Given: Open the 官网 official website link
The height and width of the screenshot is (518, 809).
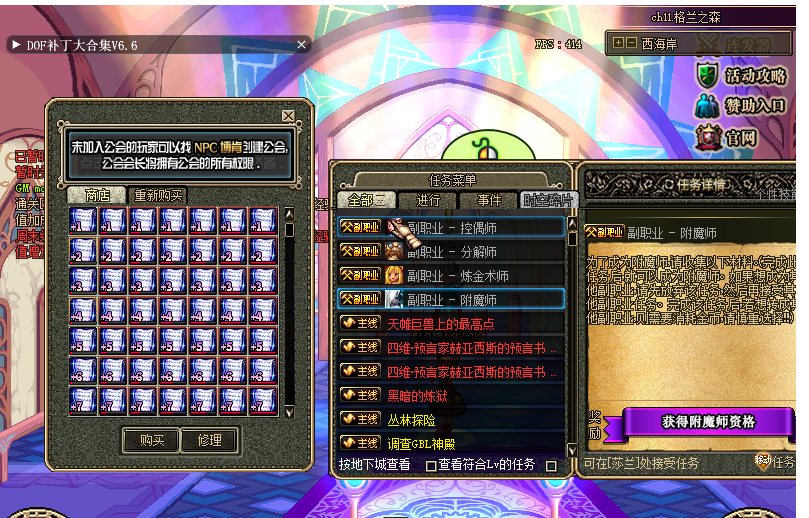Looking at the screenshot, I should tap(730, 137).
